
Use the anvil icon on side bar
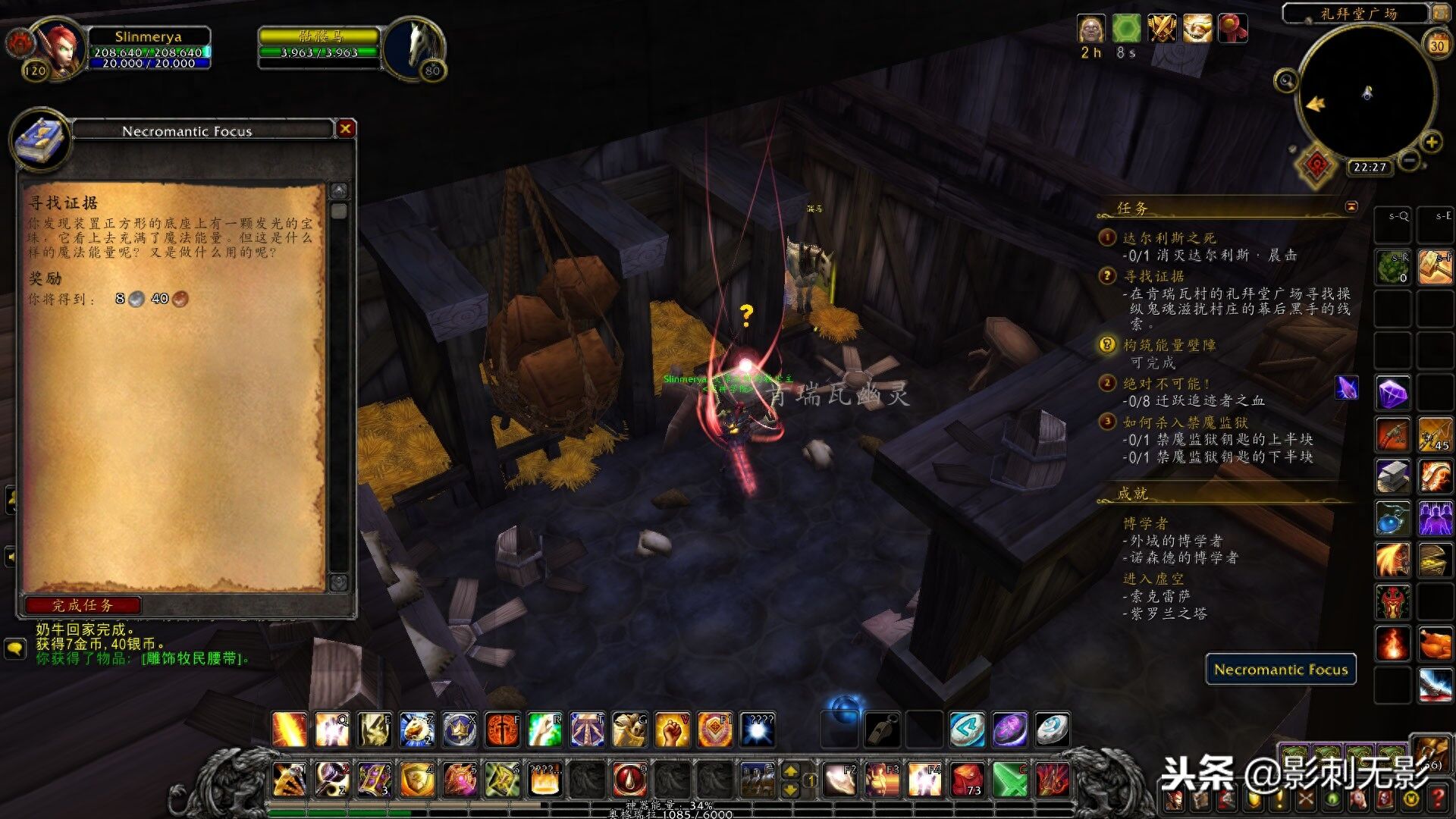point(1393,476)
